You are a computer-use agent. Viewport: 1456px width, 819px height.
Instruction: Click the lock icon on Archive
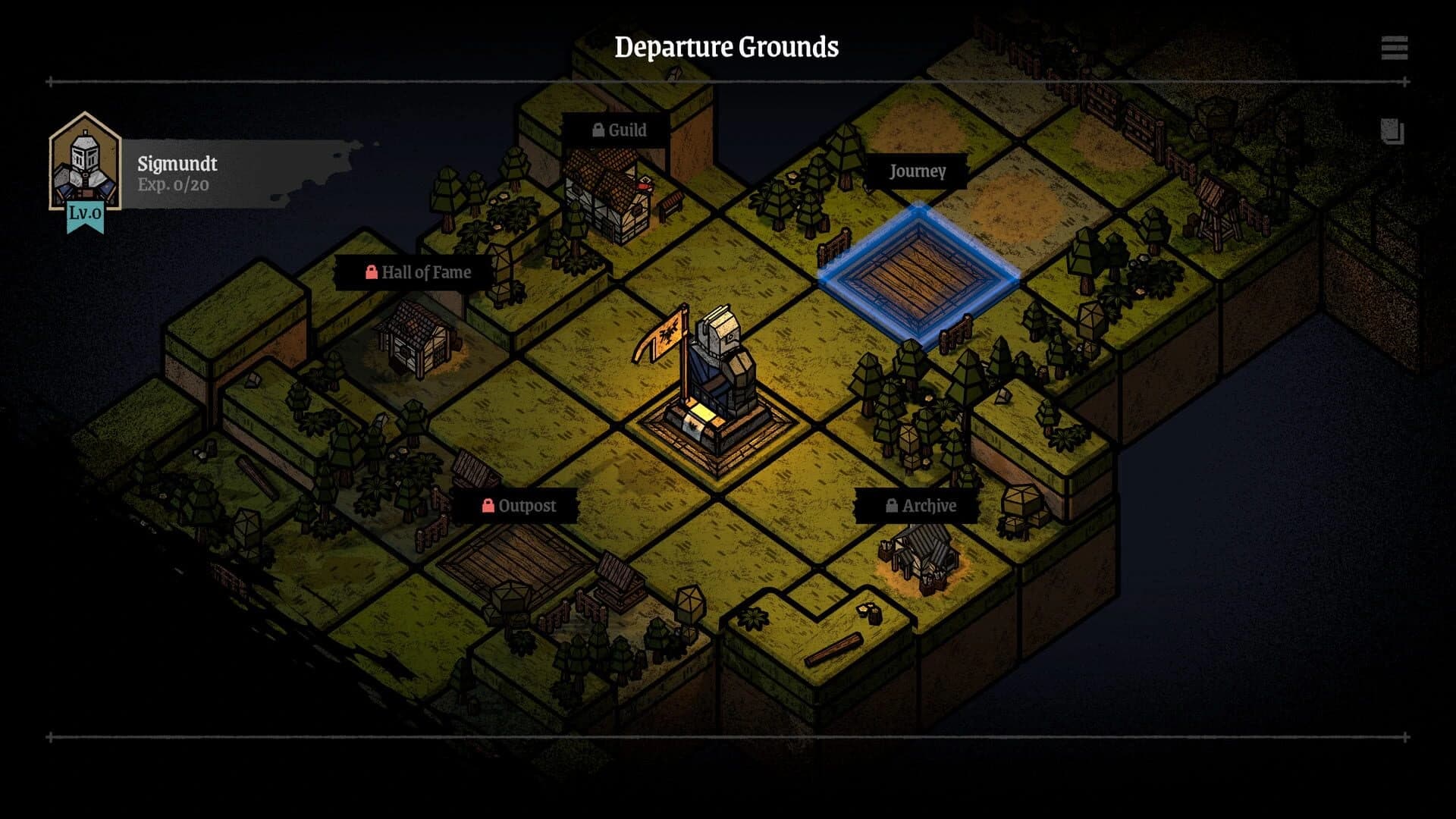(891, 506)
